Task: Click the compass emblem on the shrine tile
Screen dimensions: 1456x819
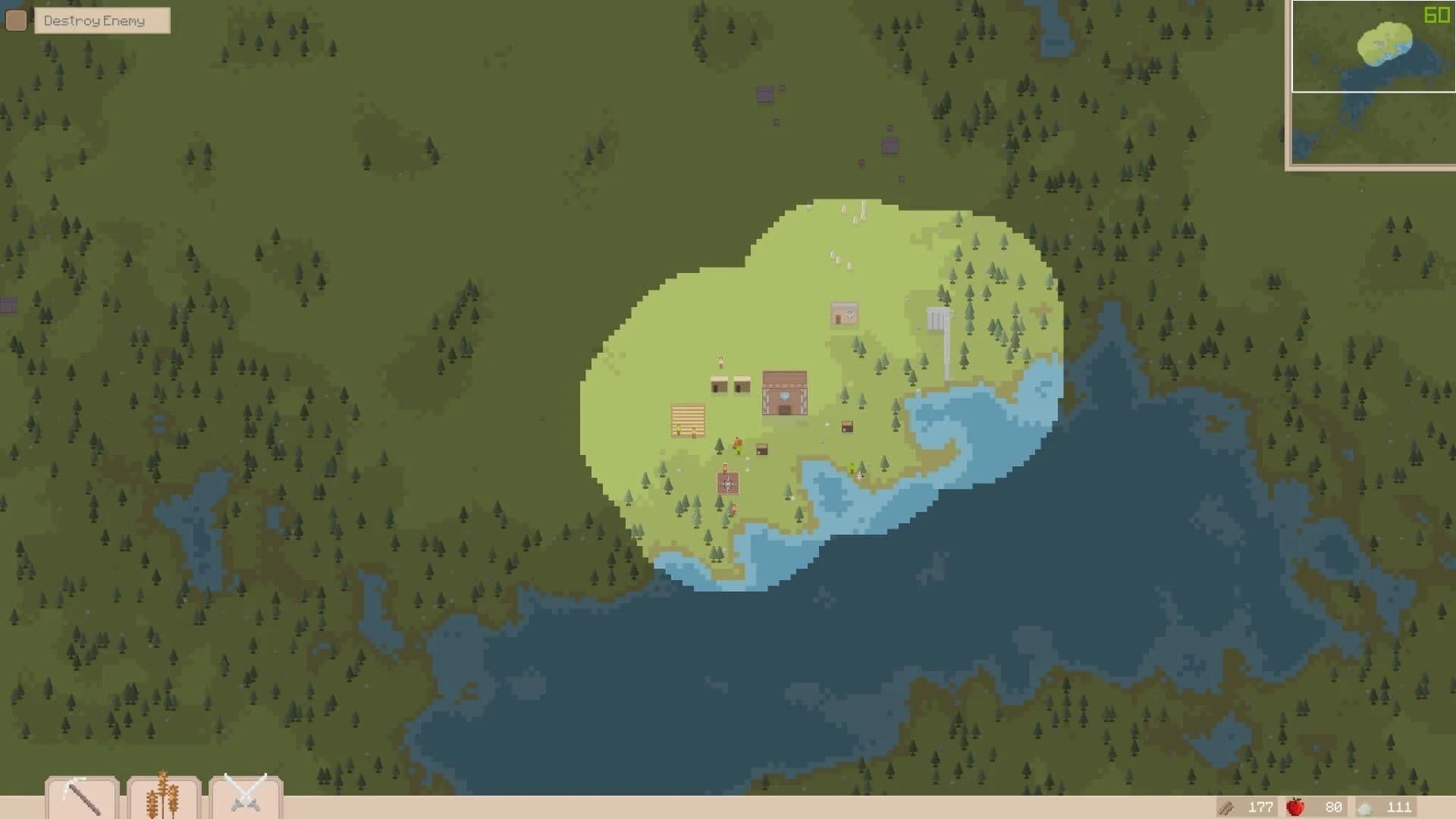Action: click(728, 483)
